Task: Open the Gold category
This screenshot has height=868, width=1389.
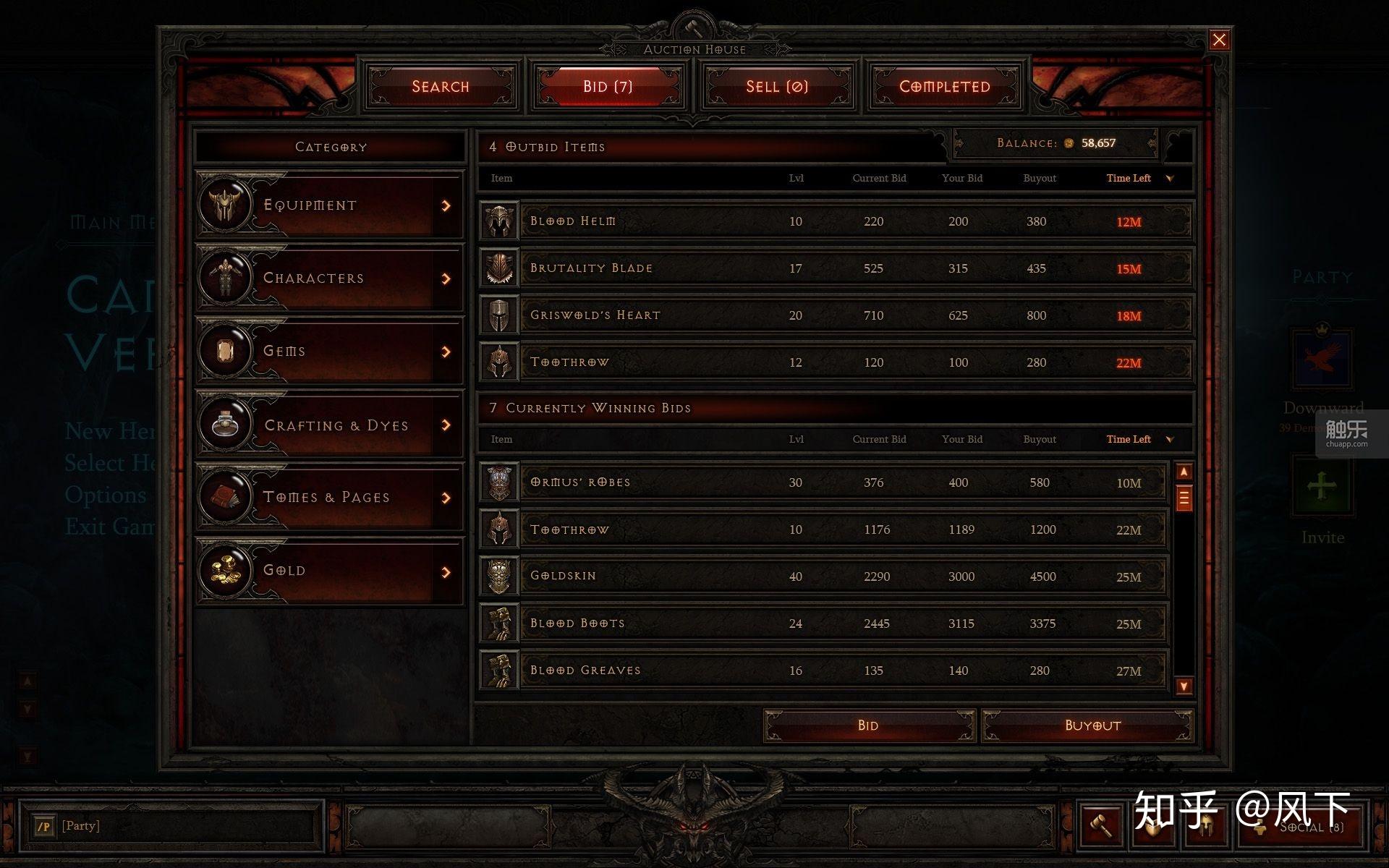Action: coord(329,571)
